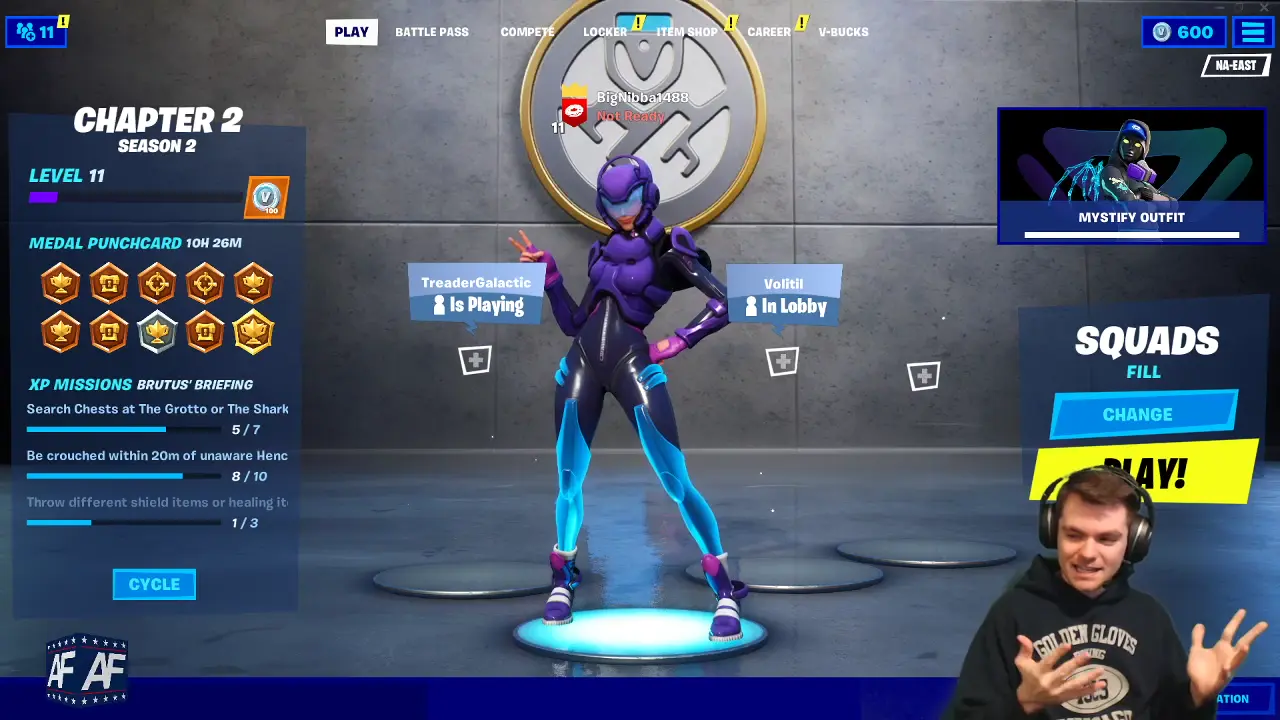Open the V-Bucks store tab
The height and width of the screenshot is (720, 1280).
pyautogui.click(x=843, y=32)
